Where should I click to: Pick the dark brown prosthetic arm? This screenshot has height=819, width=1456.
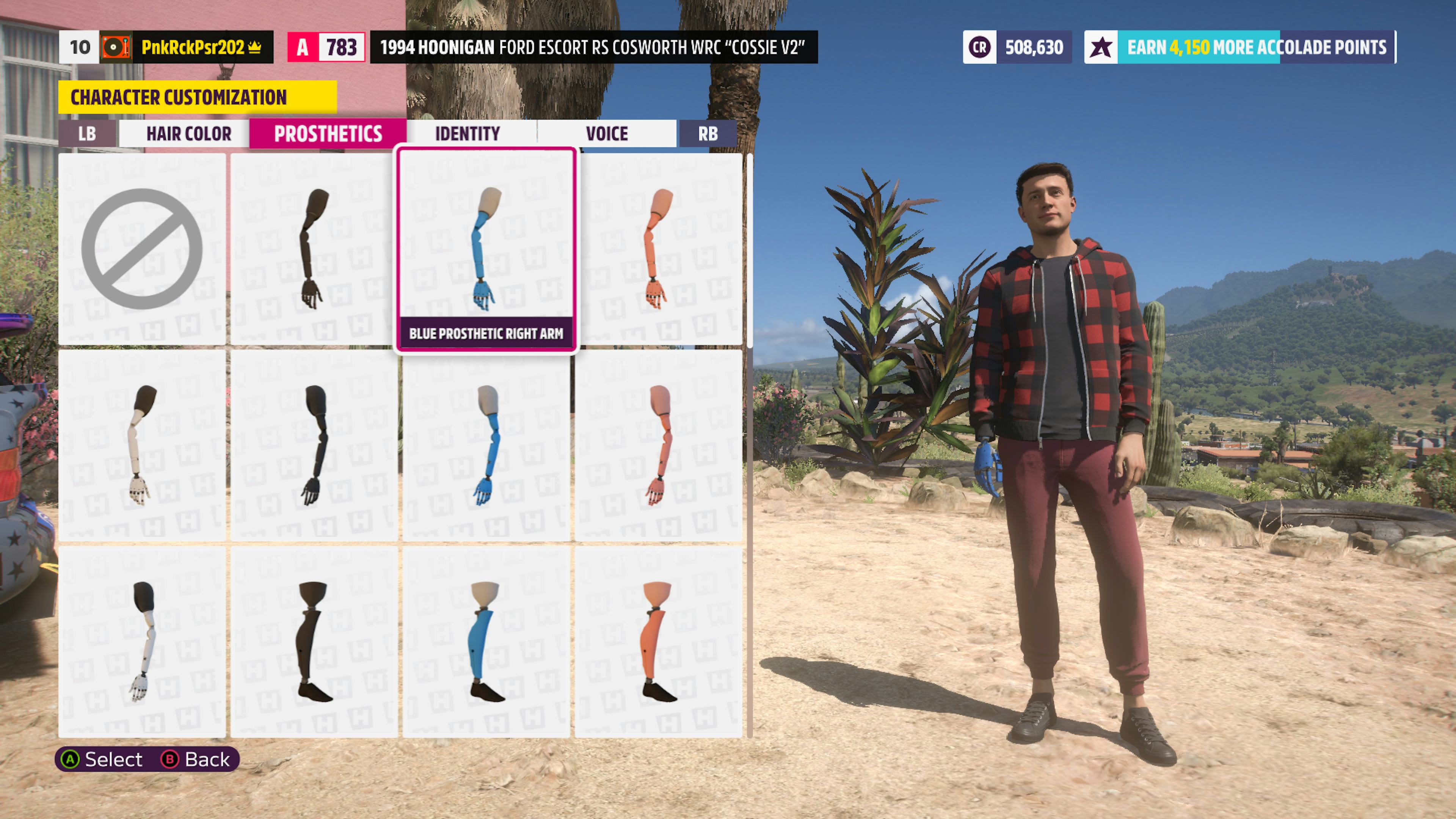click(x=314, y=249)
